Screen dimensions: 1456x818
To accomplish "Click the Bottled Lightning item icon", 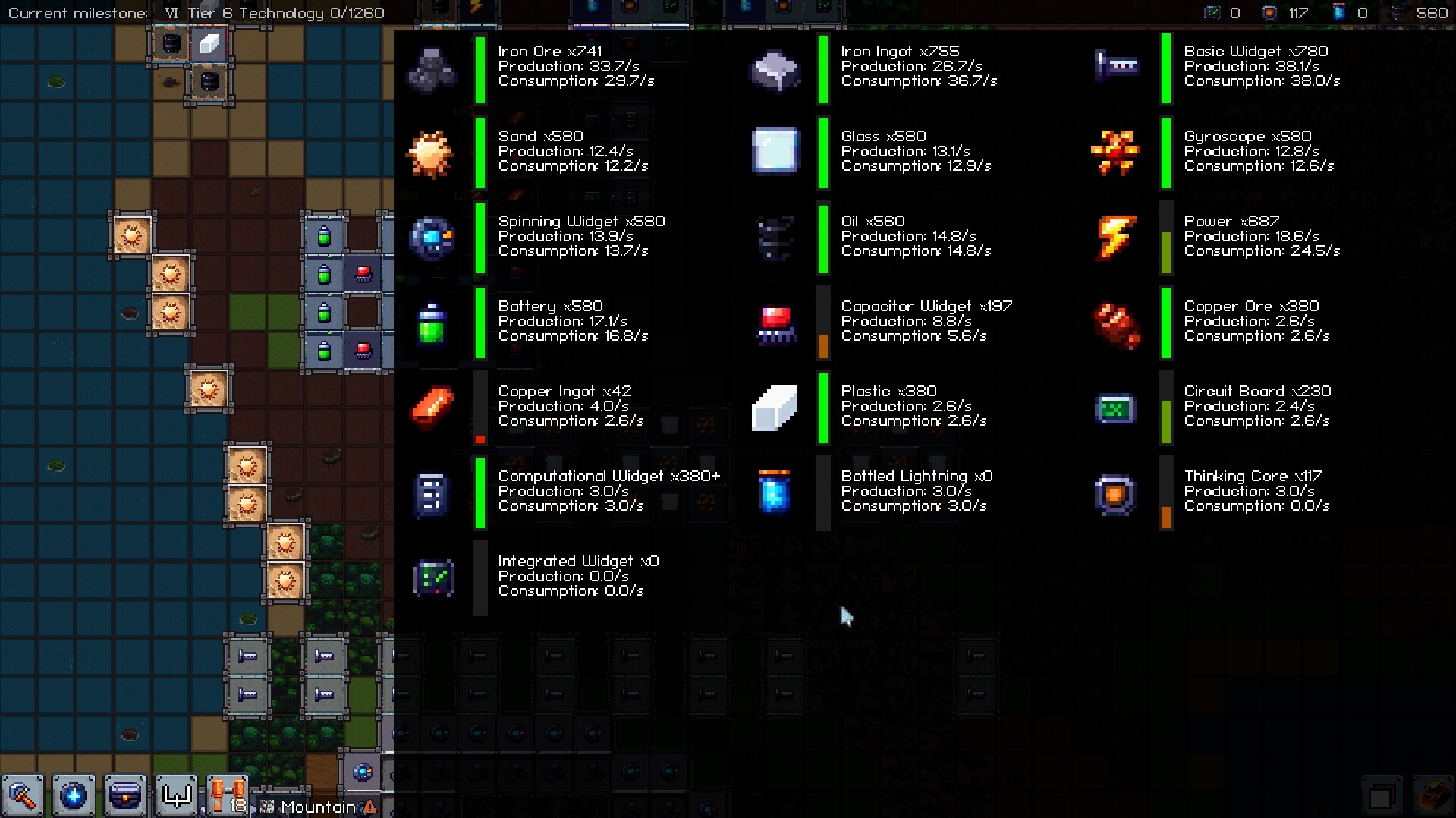I will point(775,493).
